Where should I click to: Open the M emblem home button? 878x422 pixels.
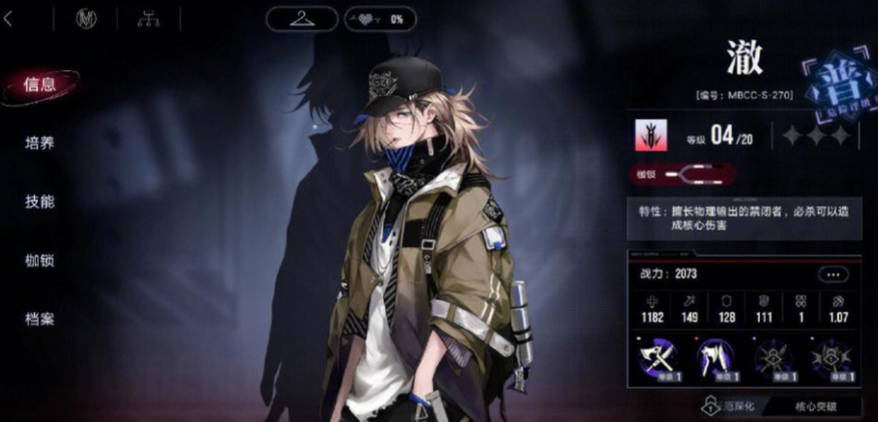point(86,18)
